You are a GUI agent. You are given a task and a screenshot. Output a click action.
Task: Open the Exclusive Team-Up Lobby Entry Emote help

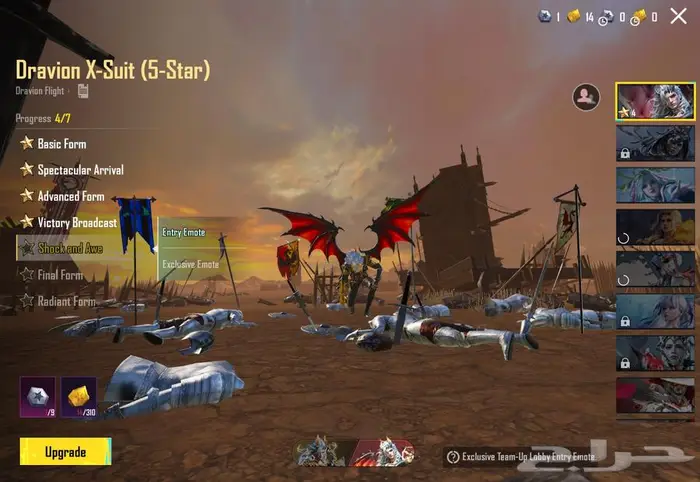click(453, 457)
